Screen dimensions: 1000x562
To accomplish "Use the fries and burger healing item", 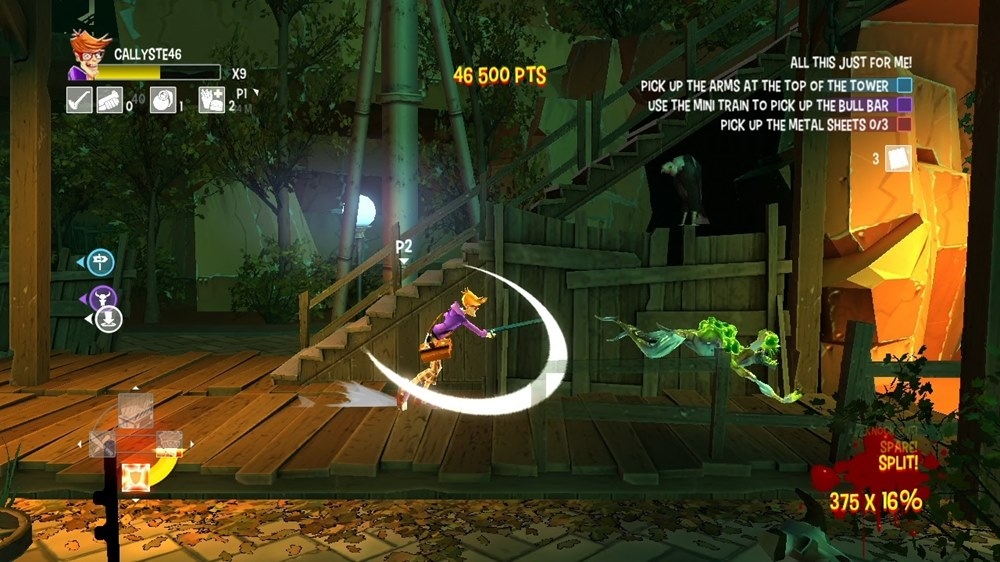I will (x=211, y=100).
